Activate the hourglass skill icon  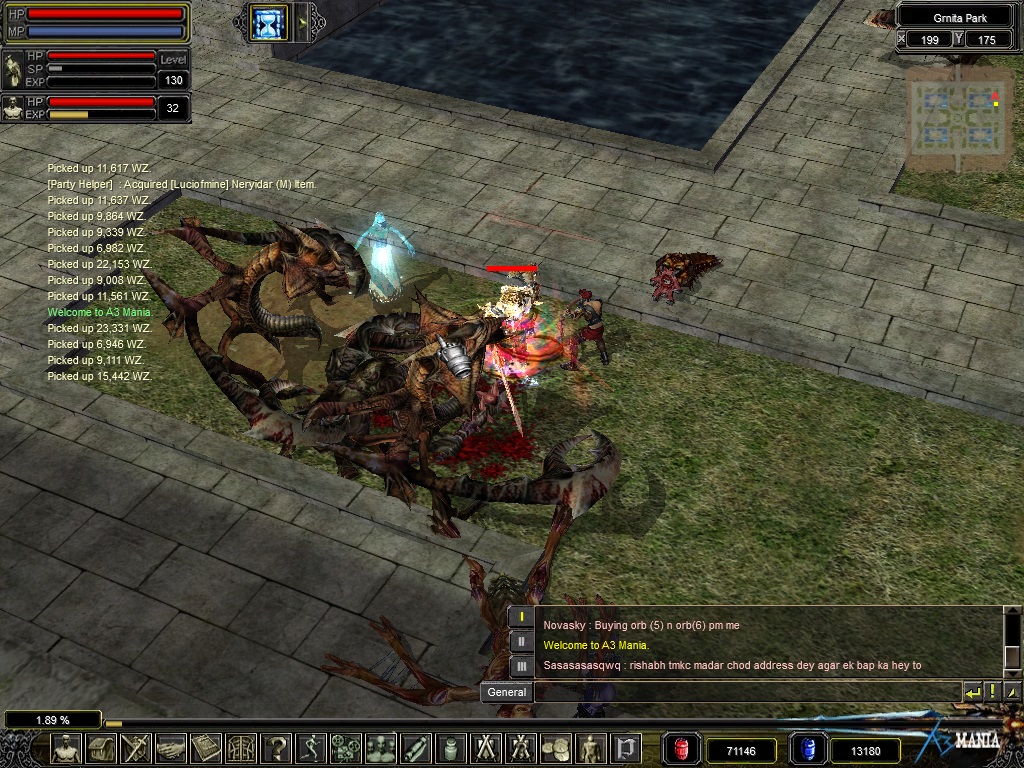(x=269, y=22)
